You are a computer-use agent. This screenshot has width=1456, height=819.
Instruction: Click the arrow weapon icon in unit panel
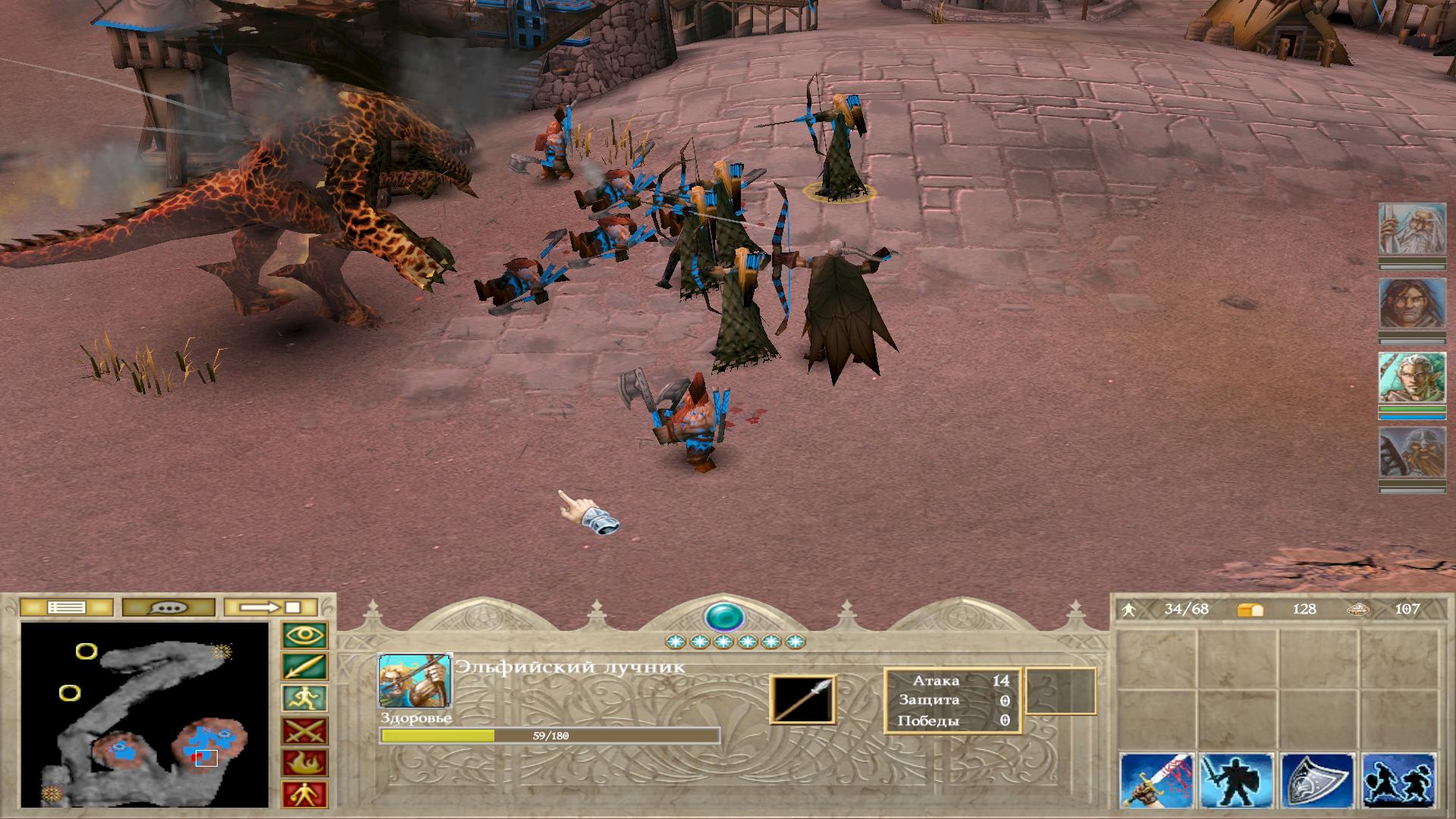pos(803,699)
